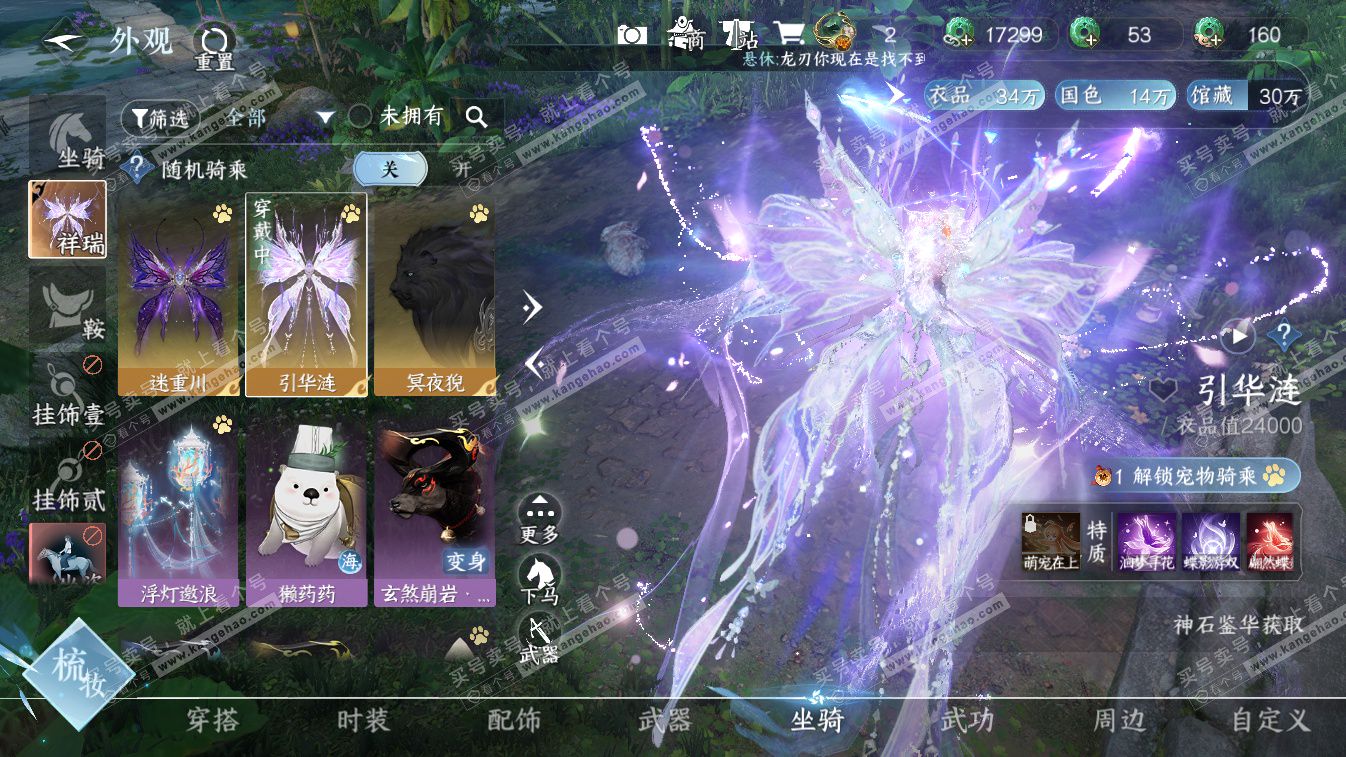Open the 挂饰壹 accessory category
The height and width of the screenshot is (757, 1346).
click(68, 395)
